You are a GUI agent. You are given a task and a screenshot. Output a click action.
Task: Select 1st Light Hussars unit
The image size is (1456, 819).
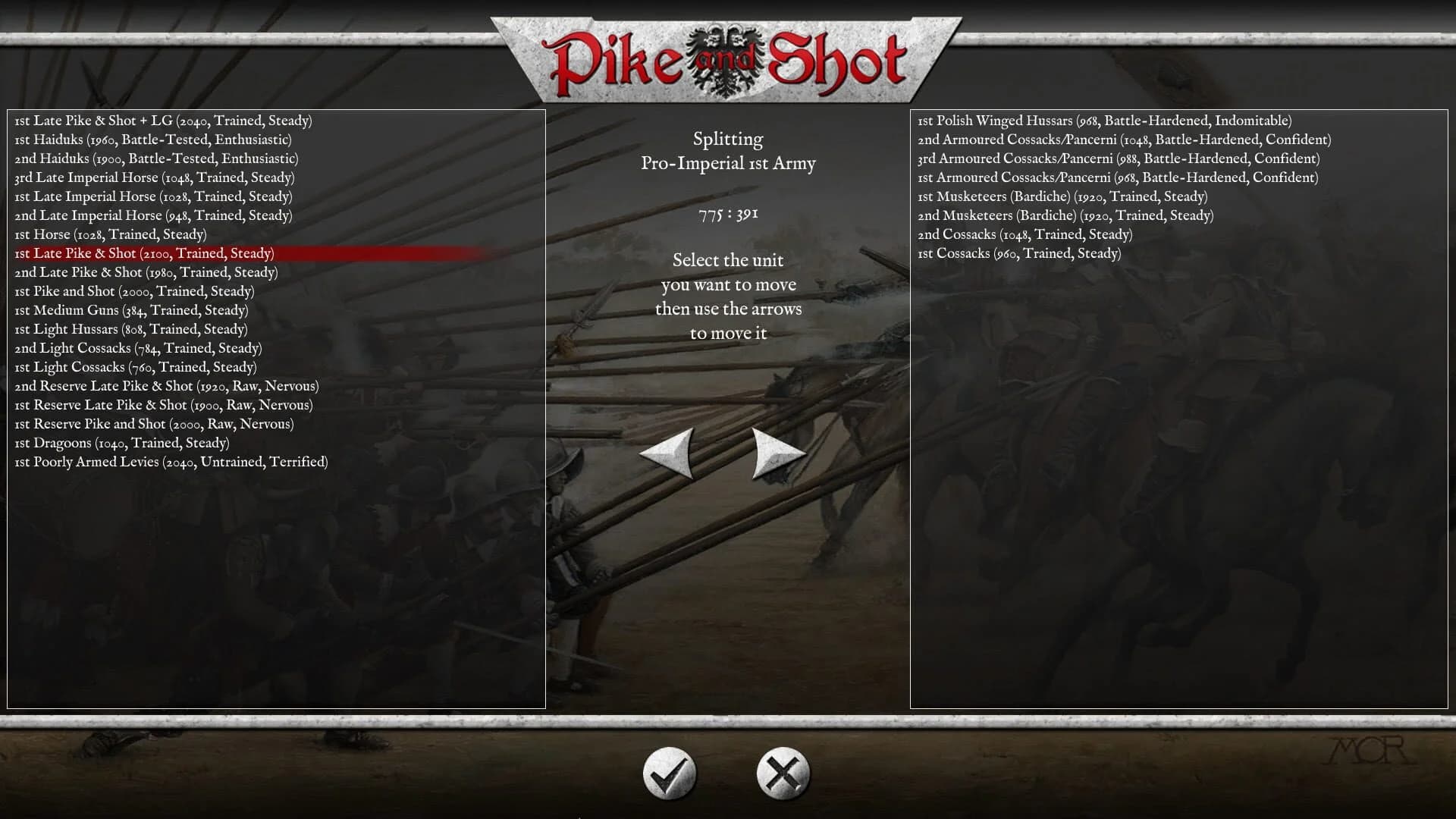click(131, 328)
